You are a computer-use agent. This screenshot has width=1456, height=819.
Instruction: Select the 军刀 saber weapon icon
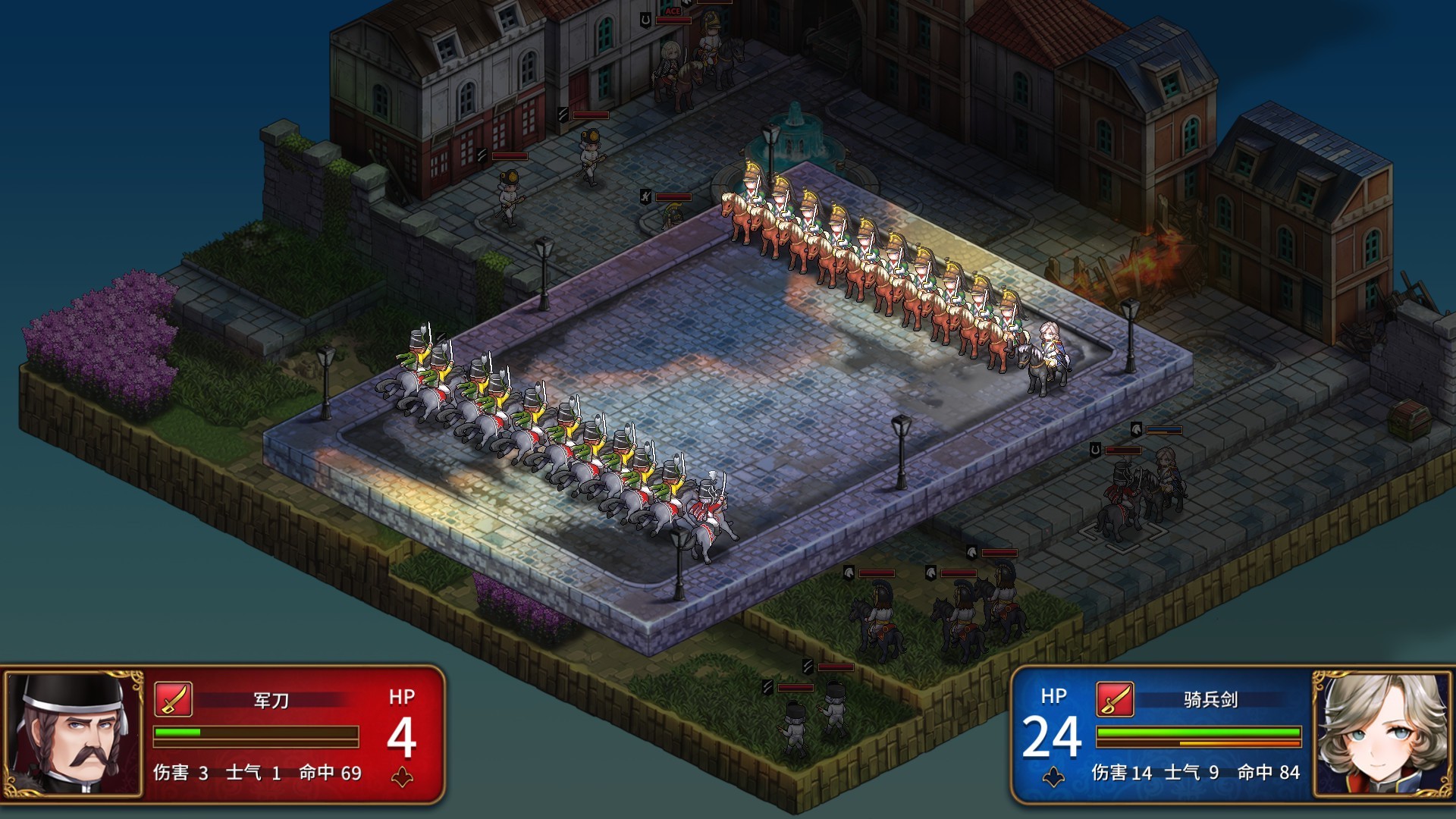(x=173, y=698)
